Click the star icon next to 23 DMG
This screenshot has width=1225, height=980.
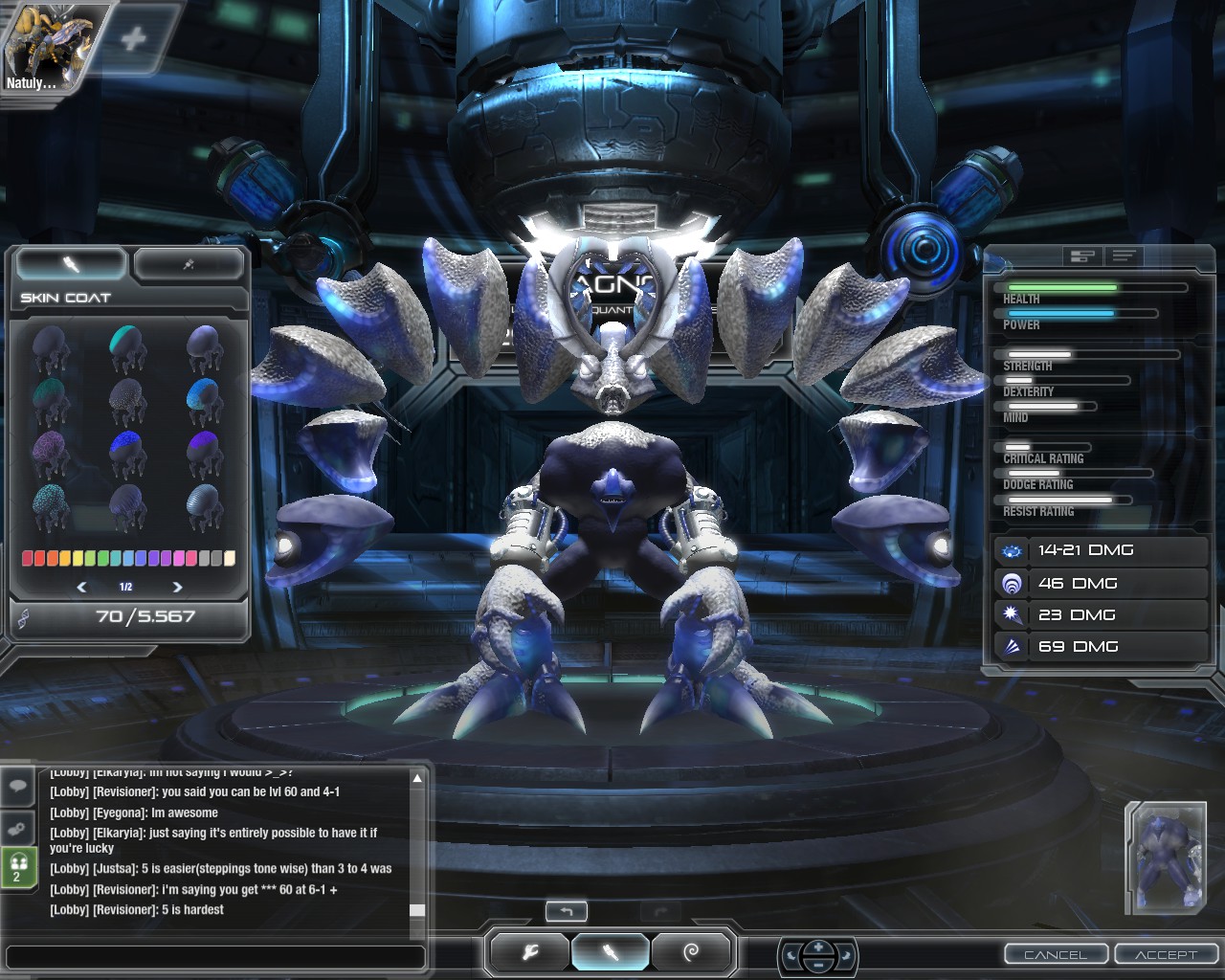[1012, 614]
